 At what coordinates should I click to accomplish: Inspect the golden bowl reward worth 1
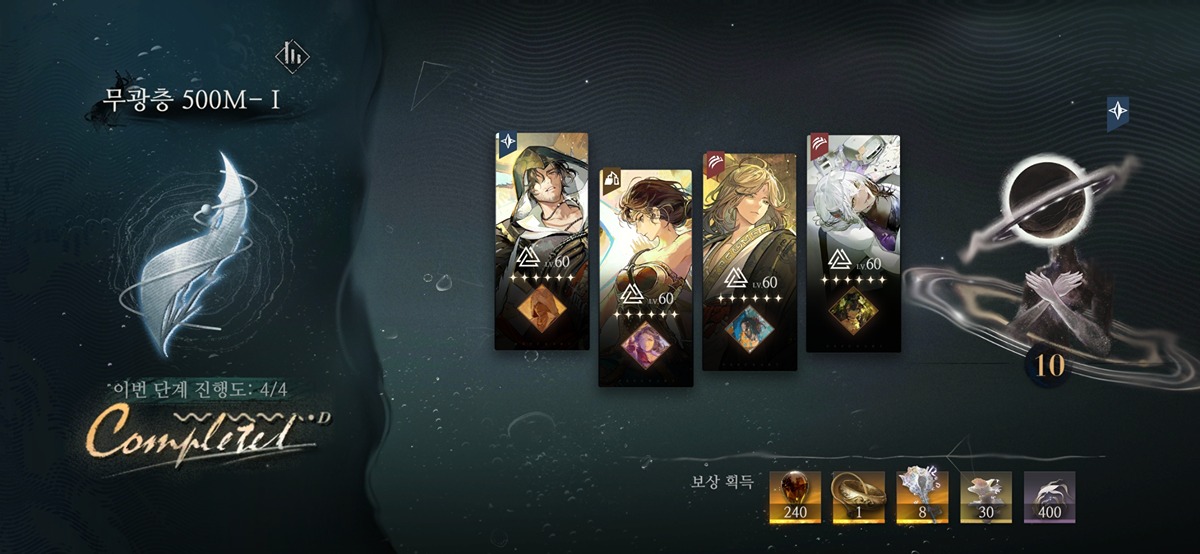coord(859,497)
